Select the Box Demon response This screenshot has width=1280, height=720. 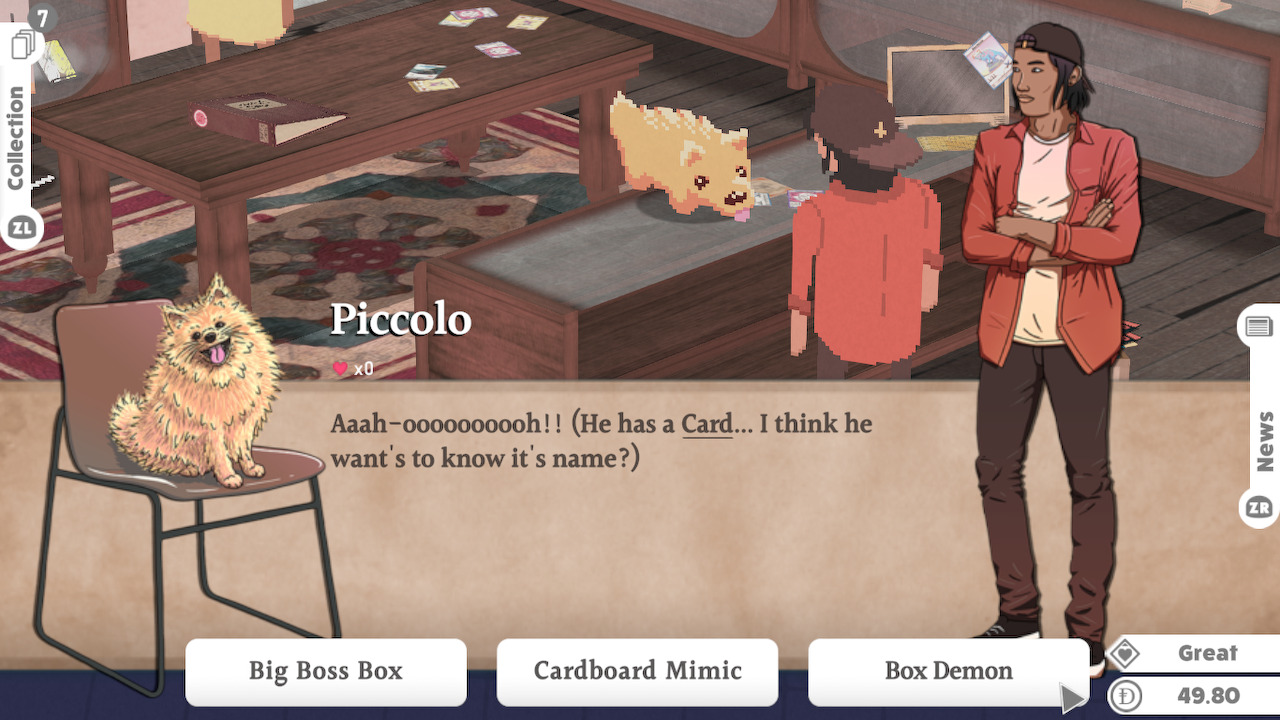[x=948, y=671]
